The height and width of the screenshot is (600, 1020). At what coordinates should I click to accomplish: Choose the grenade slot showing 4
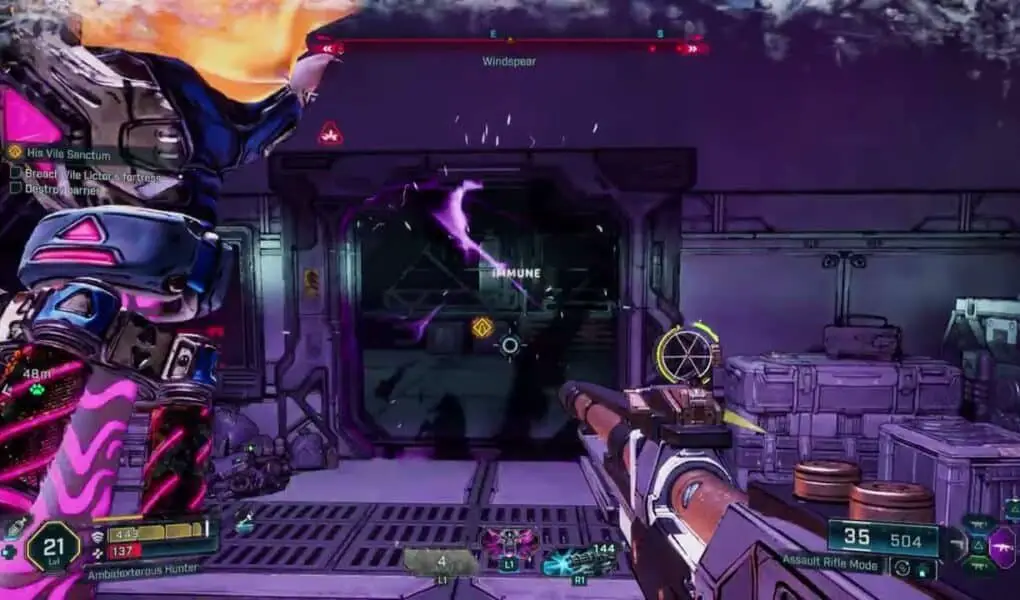pos(440,561)
